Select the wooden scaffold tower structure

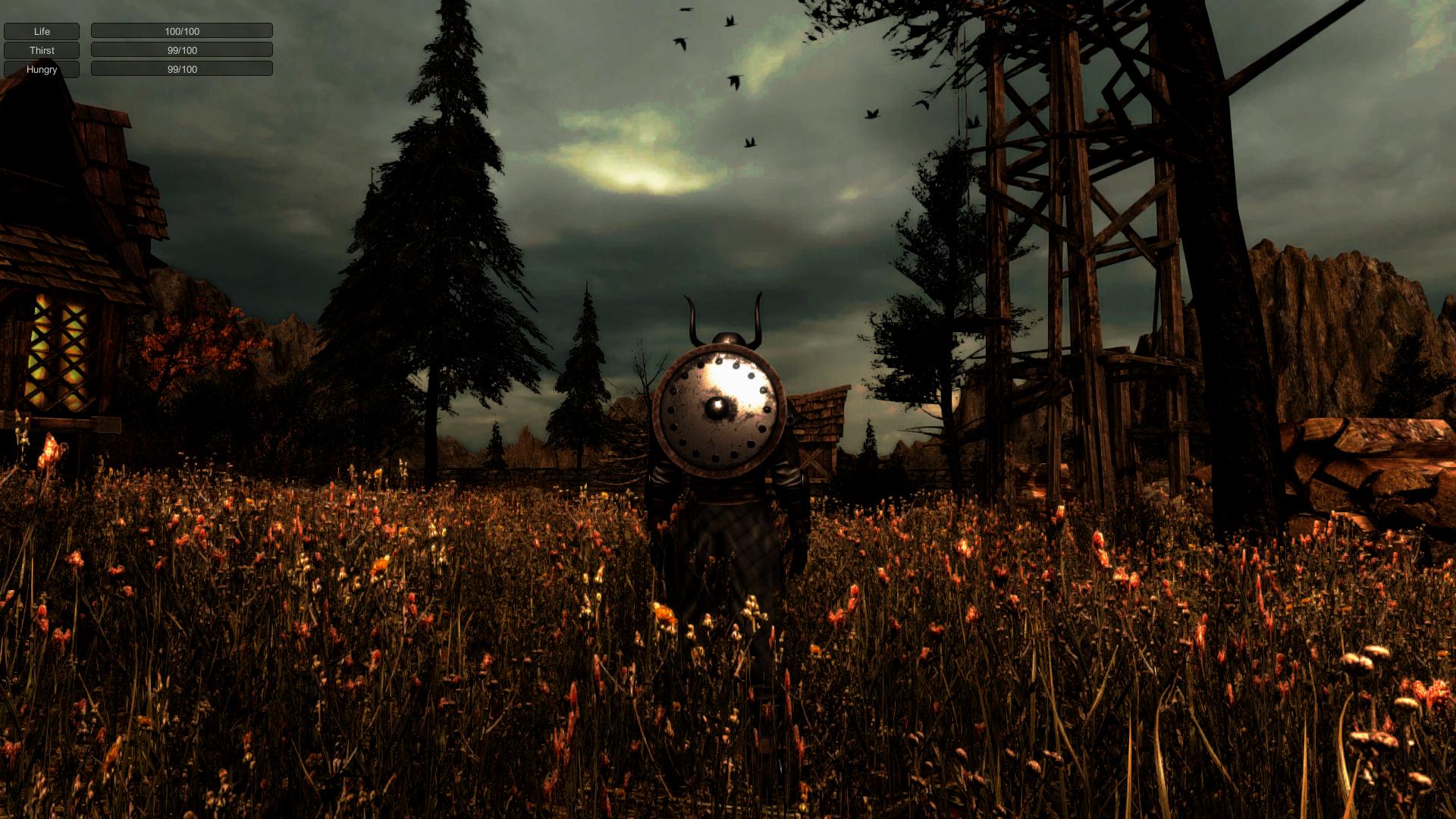point(1077,227)
